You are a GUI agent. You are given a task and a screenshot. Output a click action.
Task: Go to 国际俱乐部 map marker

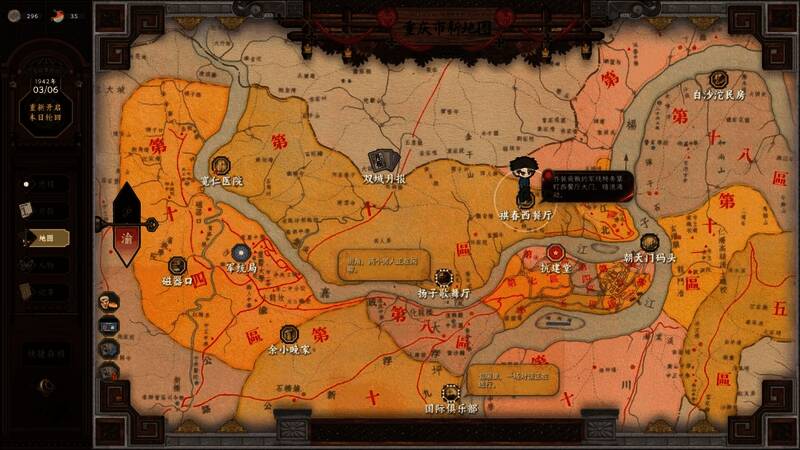[451, 392]
